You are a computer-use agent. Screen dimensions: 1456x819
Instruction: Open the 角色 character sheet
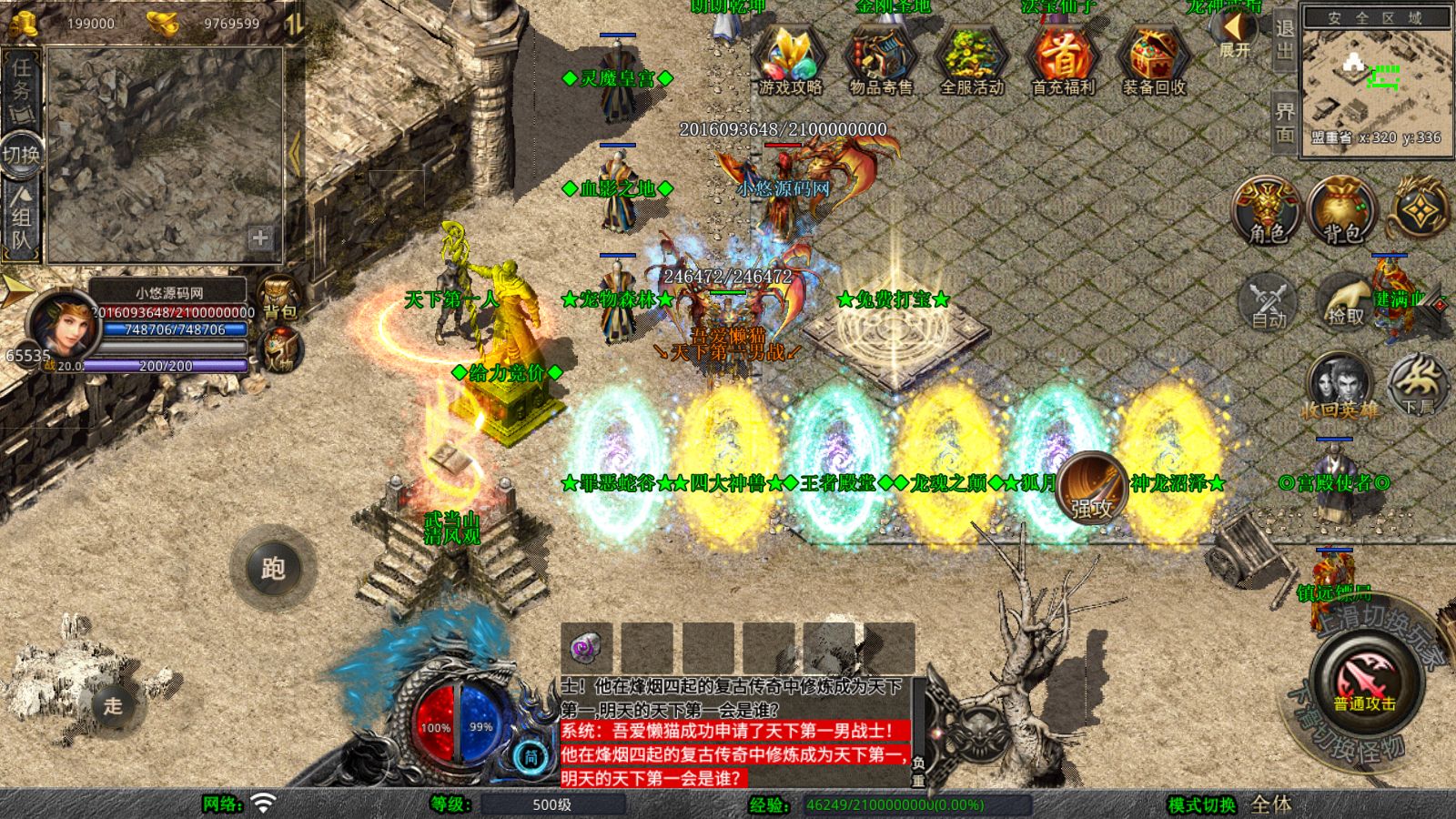point(1266,211)
